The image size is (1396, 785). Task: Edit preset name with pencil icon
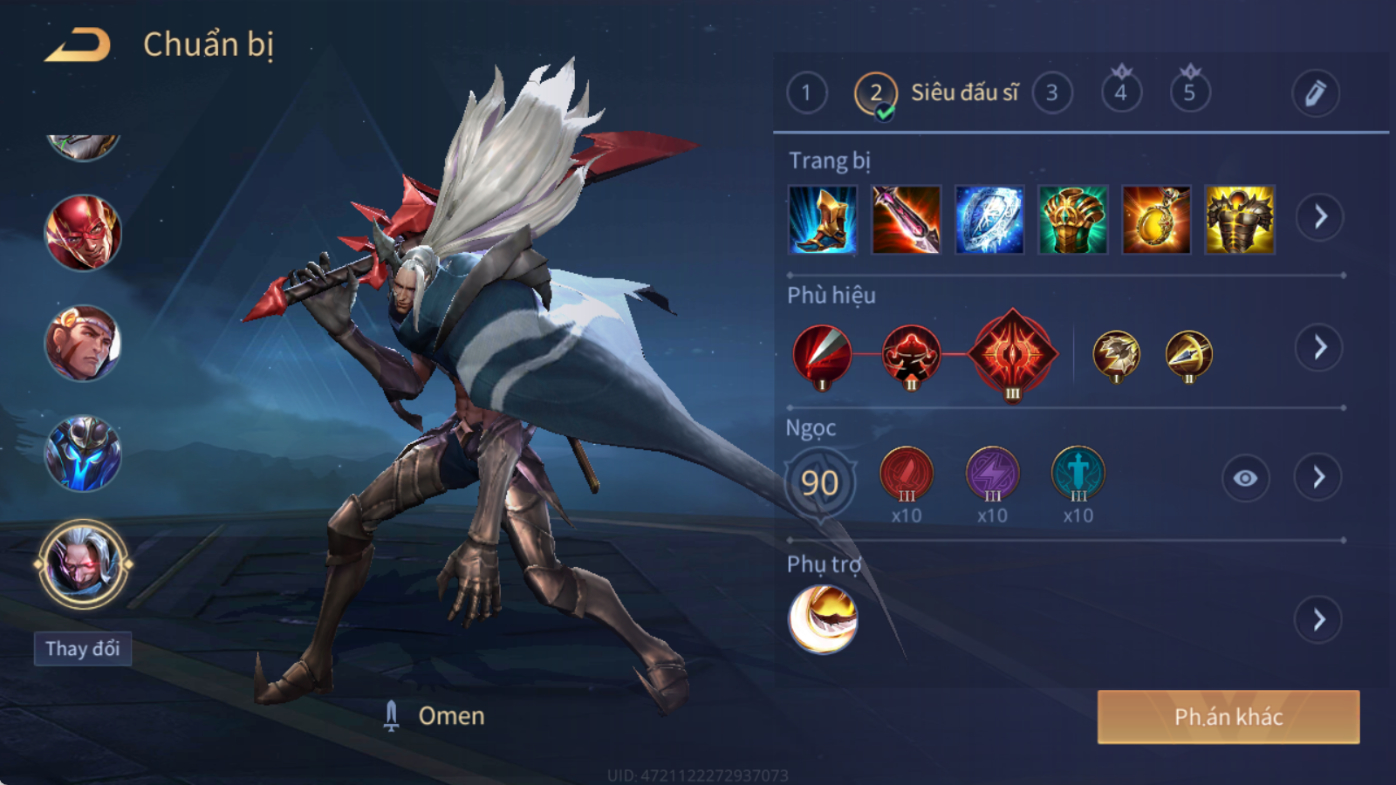(1315, 94)
